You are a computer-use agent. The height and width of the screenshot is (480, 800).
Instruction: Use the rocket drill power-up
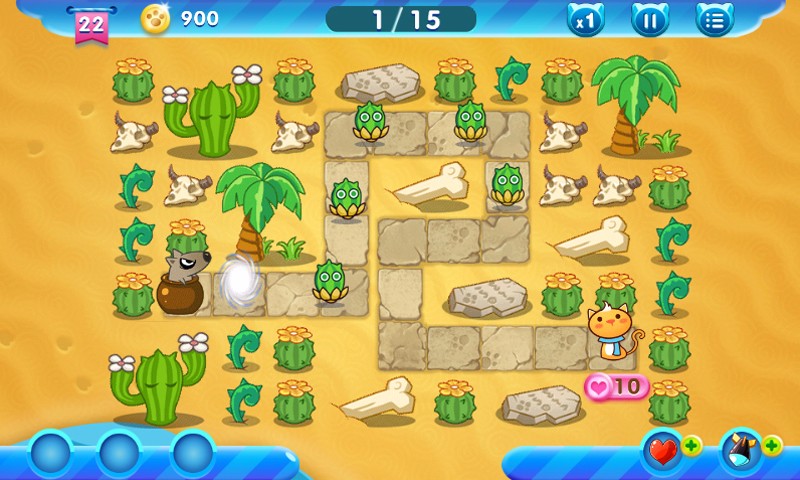click(x=741, y=452)
